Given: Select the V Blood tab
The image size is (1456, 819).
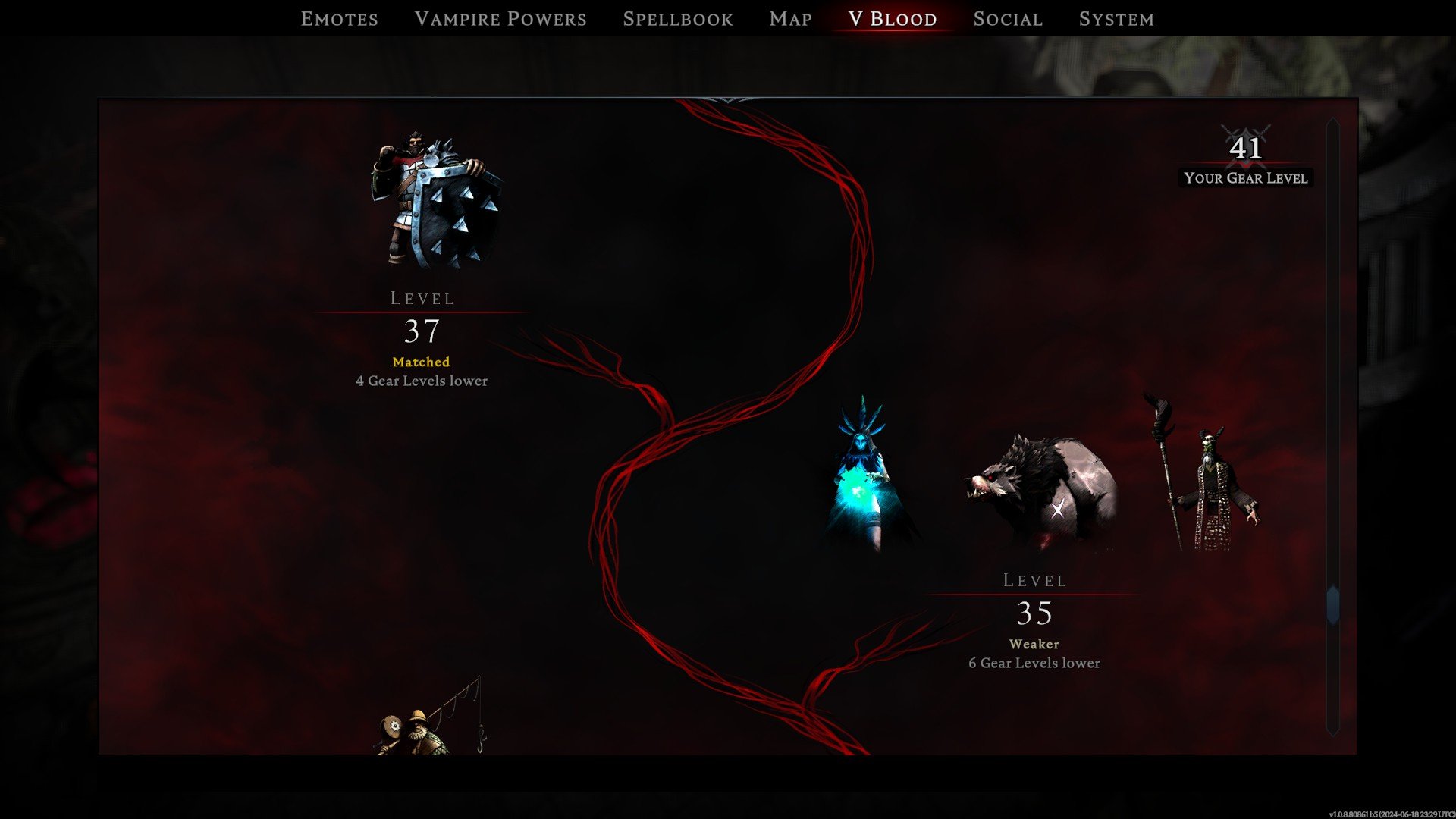Looking at the screenshot, I should (x=891, y=18).
